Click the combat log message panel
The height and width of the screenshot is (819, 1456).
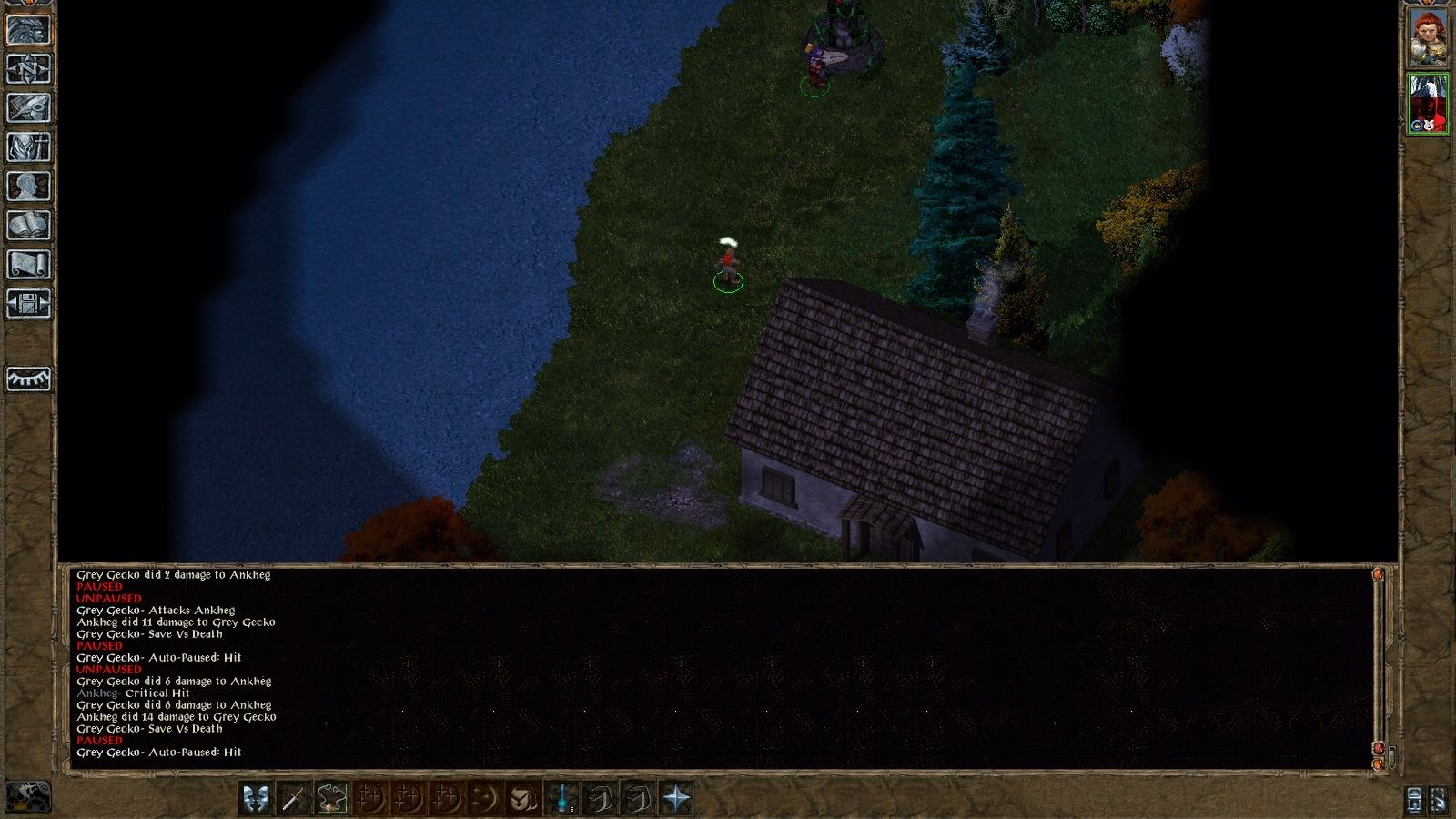click(719, 664)
